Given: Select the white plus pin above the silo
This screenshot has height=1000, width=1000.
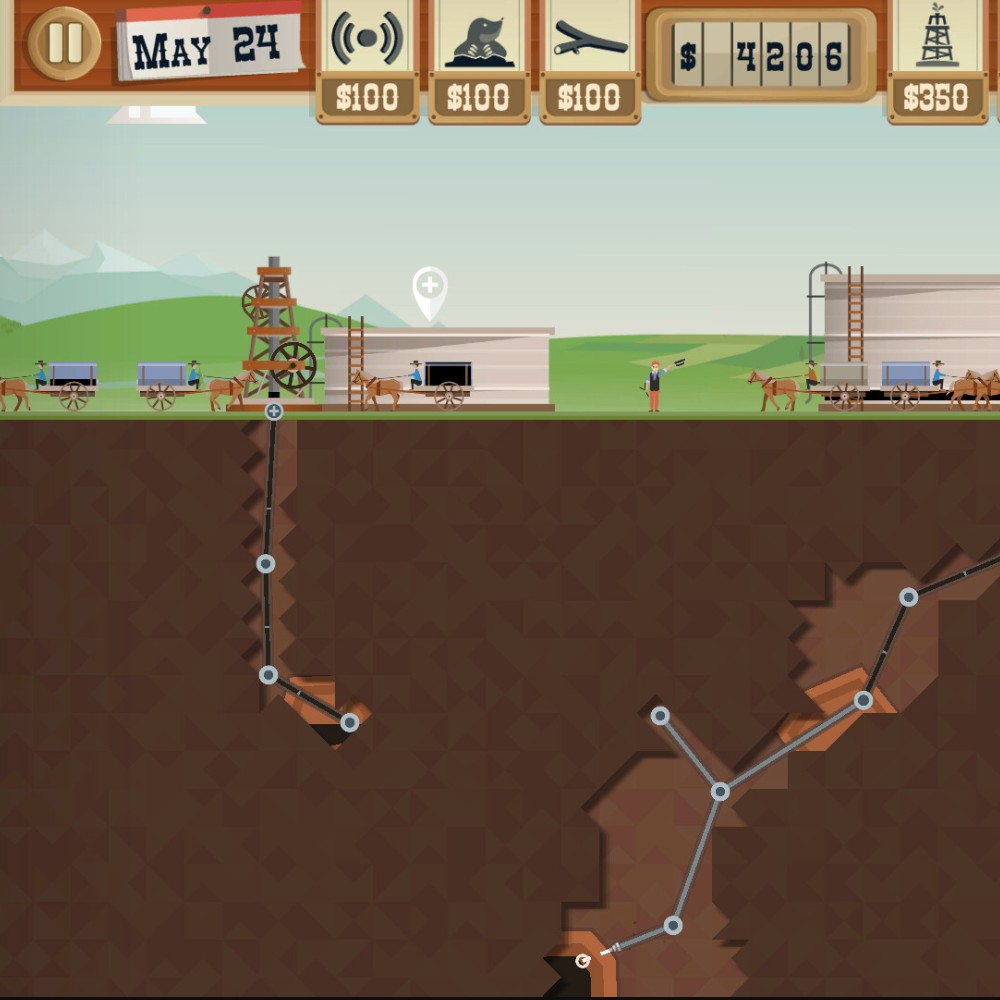Looking at the screenshot, I should tap(430, 289).
